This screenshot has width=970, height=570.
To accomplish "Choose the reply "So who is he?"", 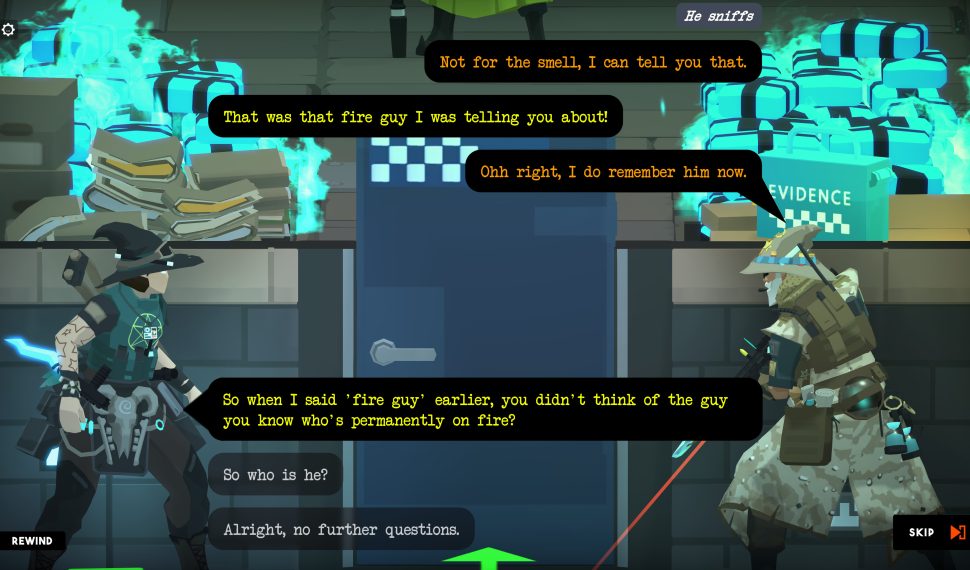I will point(275,474).
